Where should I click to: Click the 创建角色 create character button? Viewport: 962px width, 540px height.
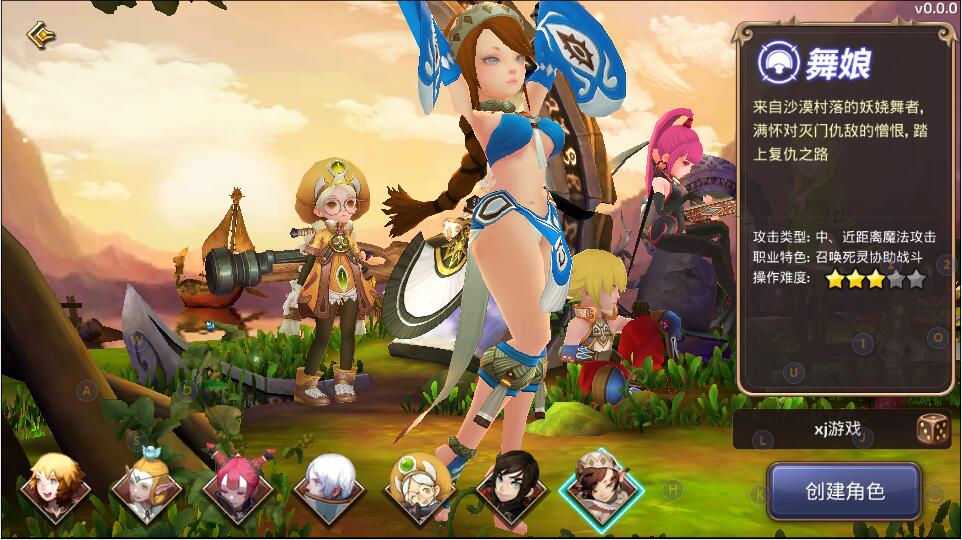pos(844,492)
